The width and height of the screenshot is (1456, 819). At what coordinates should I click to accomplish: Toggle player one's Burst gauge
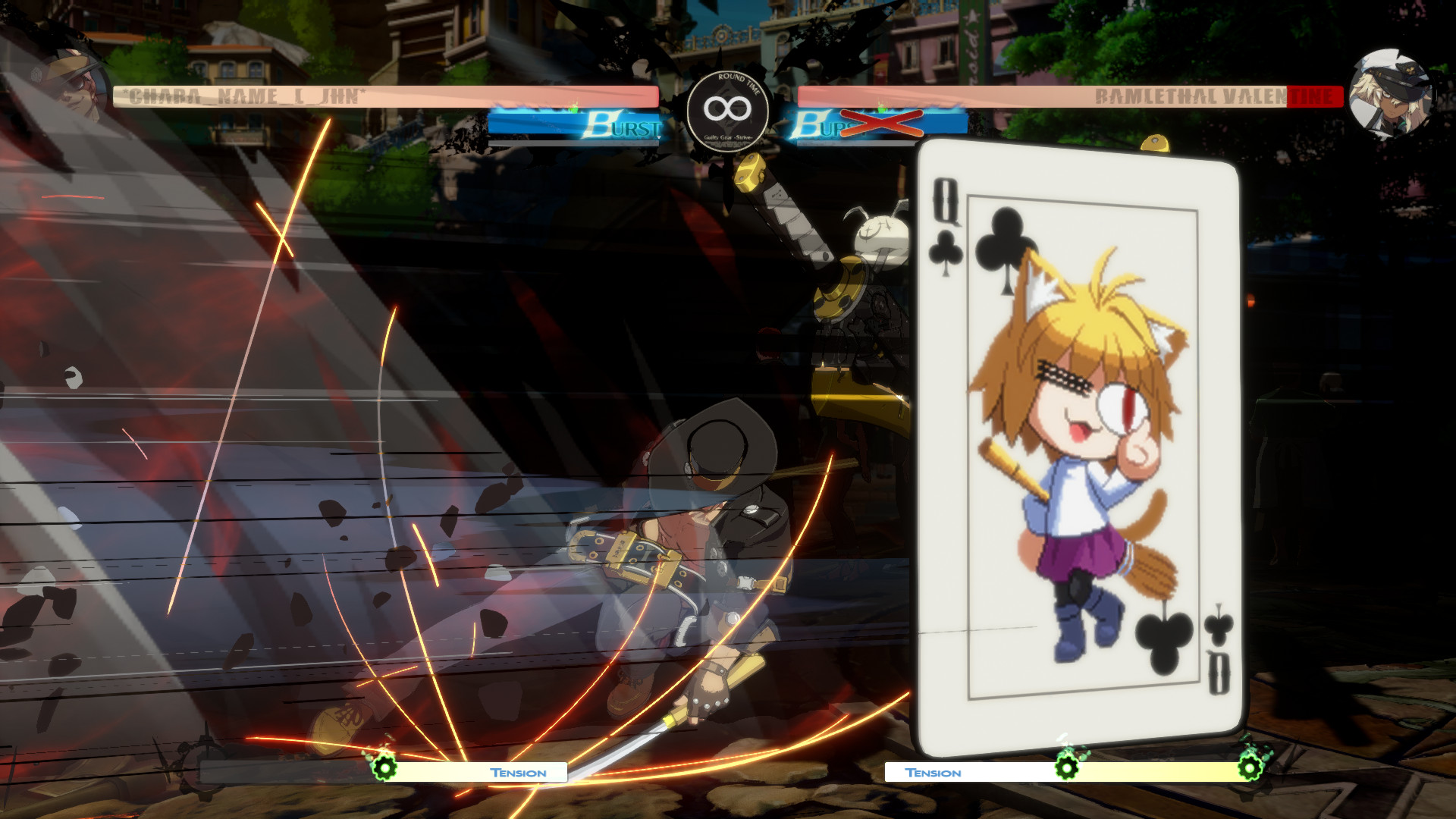coord(576,124)
